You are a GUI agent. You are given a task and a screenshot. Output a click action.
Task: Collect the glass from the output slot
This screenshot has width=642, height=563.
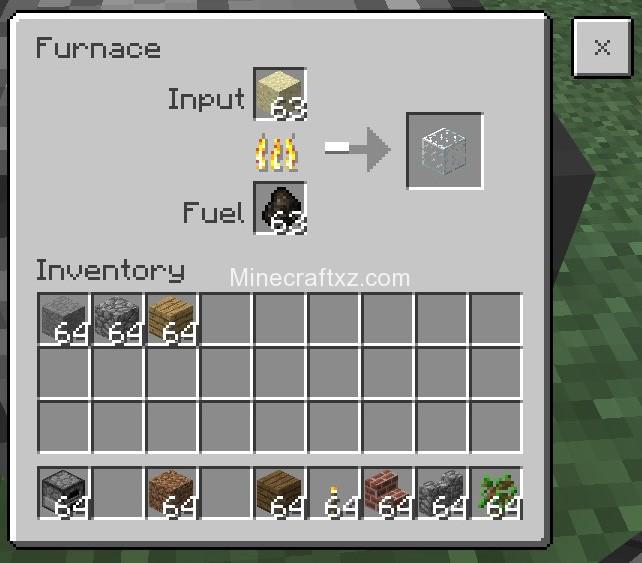click(444, 151)
